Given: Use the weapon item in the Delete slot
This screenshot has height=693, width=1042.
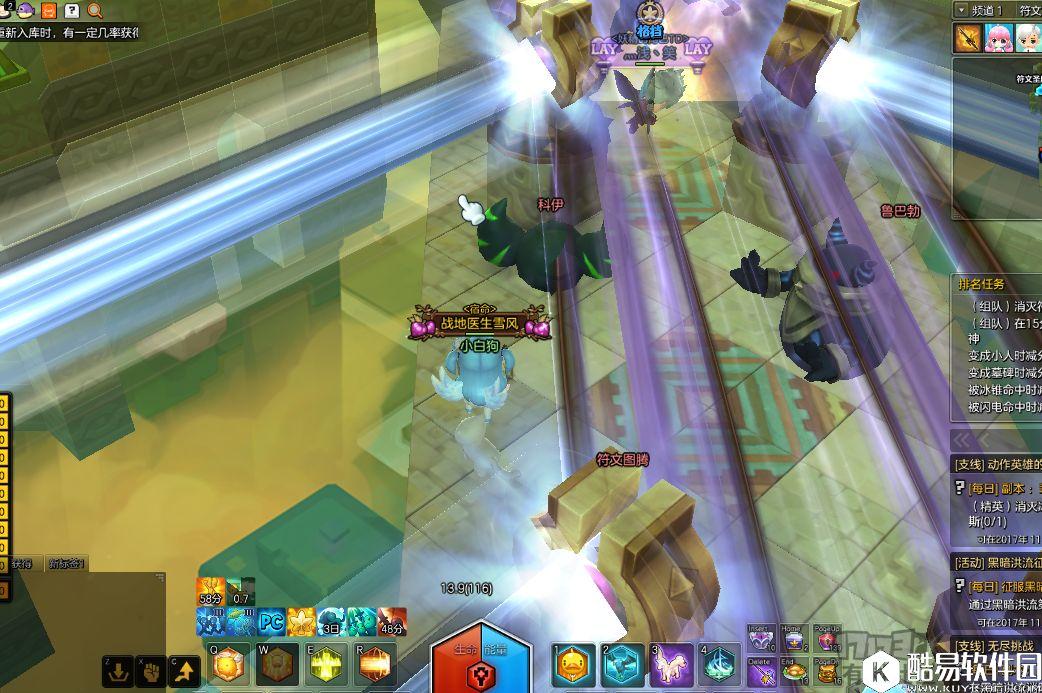Looking at the screenshot, I should coord(761,672).
